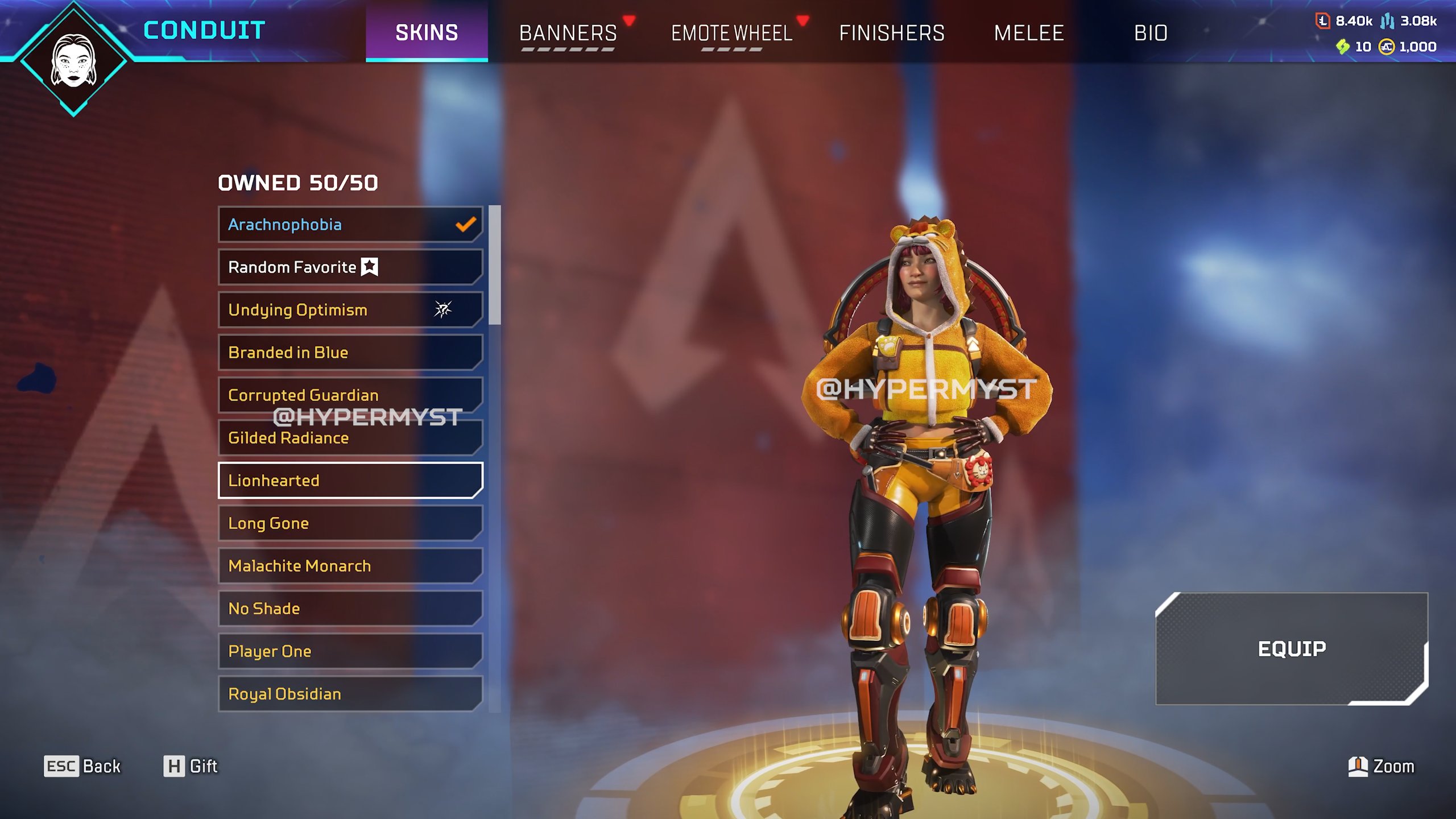1456x819 pixels.
Task: Choose the Random Favorite option
Action: point(350,267)
